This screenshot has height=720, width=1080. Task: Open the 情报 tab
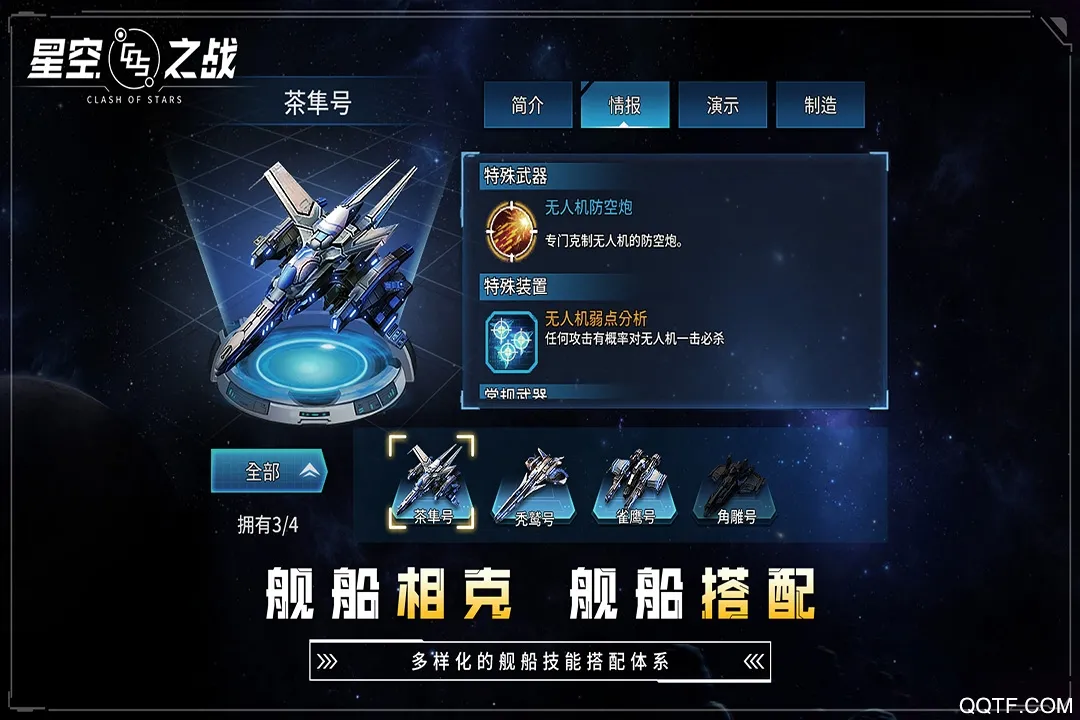click(625, 105)
